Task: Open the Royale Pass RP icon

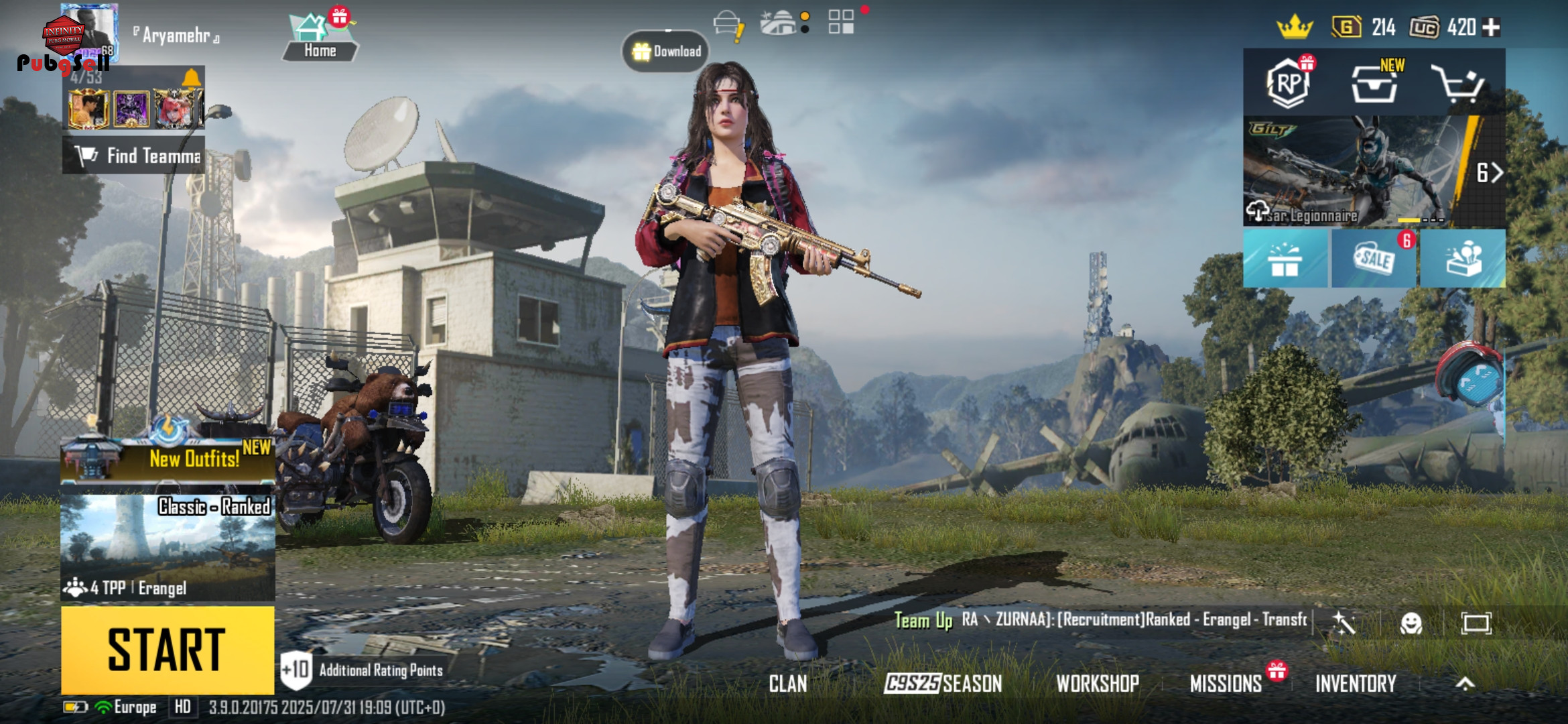Action: tap(1287, 84)
